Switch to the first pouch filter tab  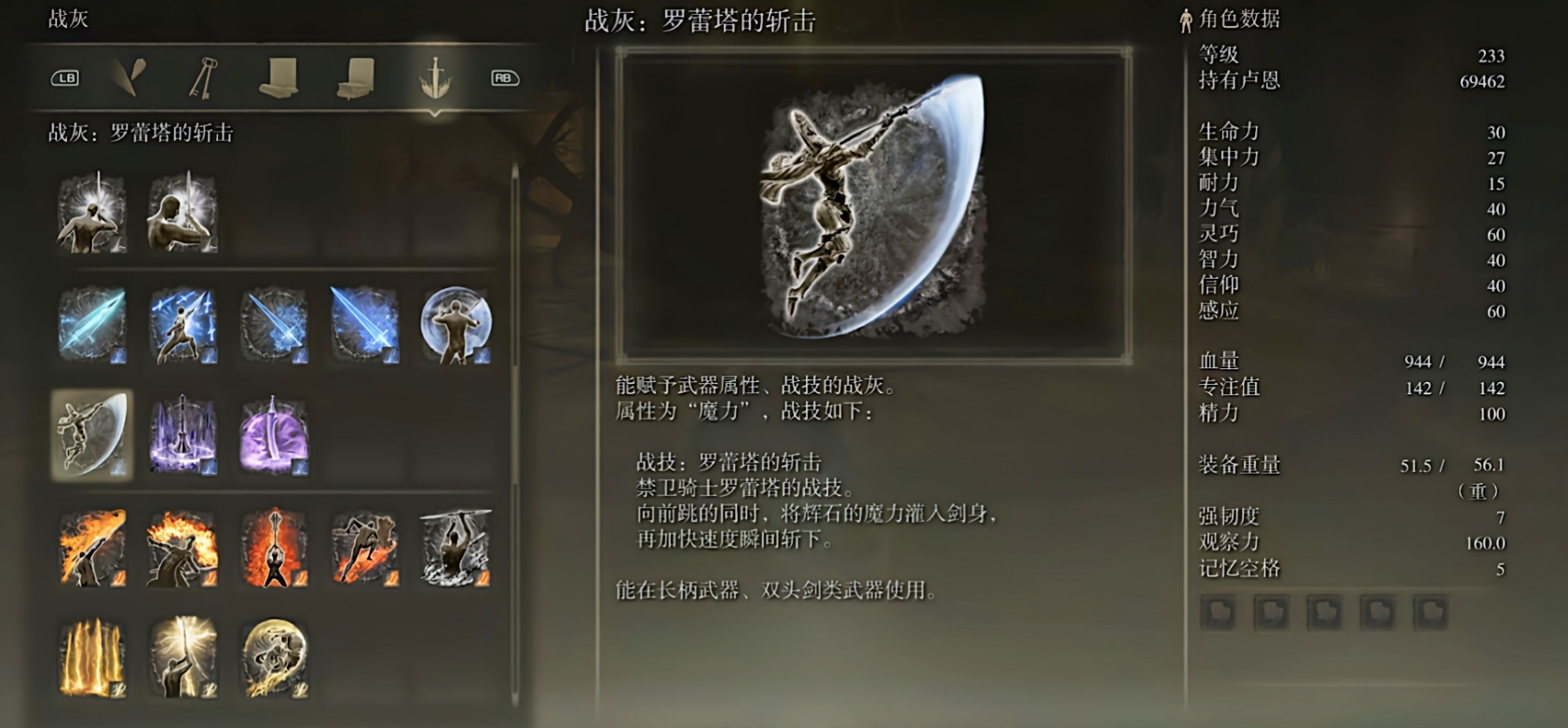[277, 78]
